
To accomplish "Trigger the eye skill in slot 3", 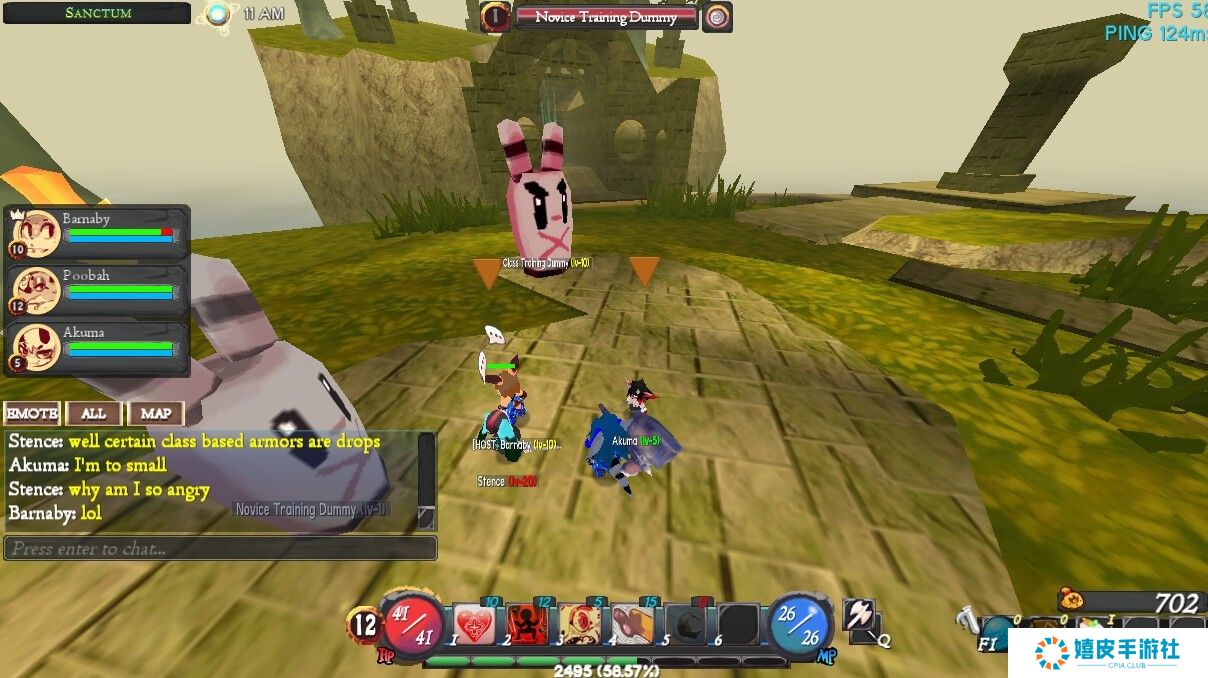I will [580, 625].
